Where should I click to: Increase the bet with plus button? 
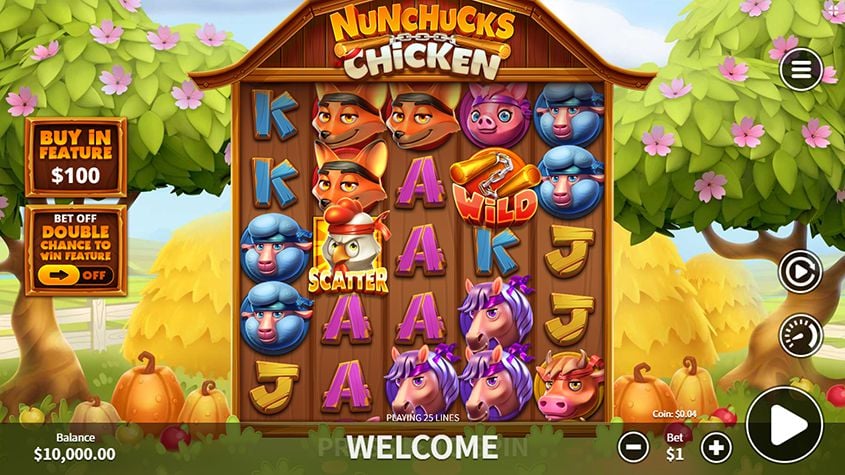(715, 446)
